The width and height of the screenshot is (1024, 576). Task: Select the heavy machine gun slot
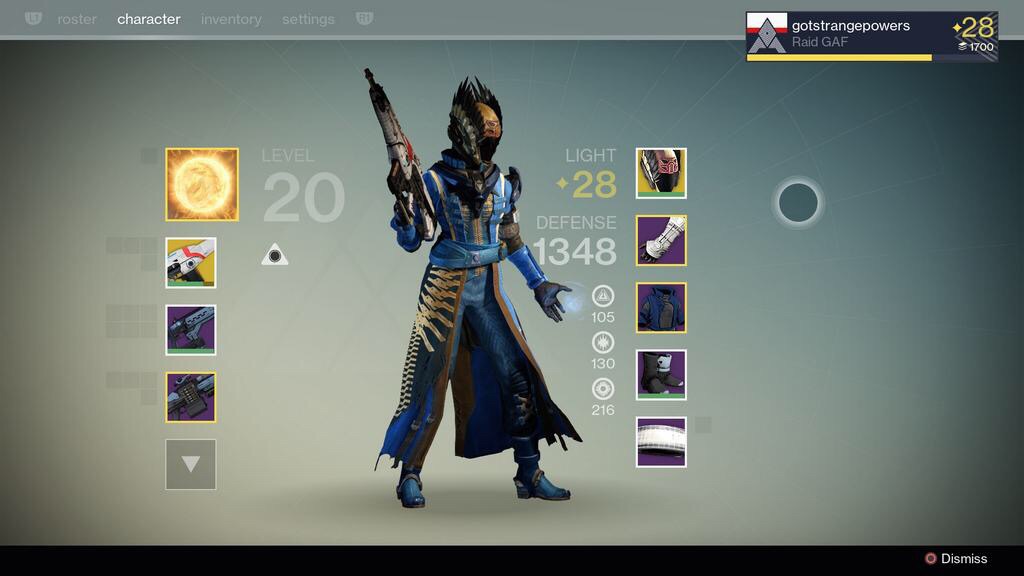coord(191,397)
